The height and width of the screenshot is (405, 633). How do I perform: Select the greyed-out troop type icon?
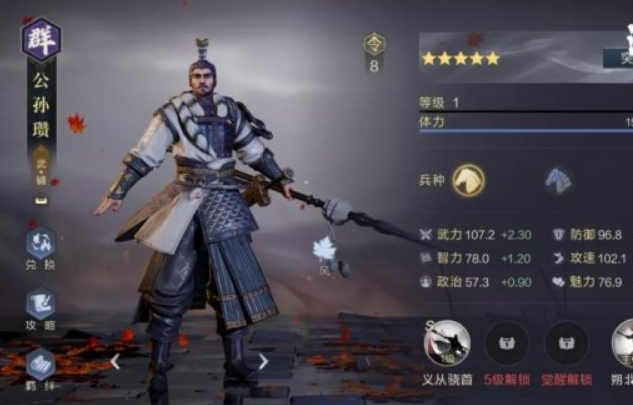pos(558,180)
